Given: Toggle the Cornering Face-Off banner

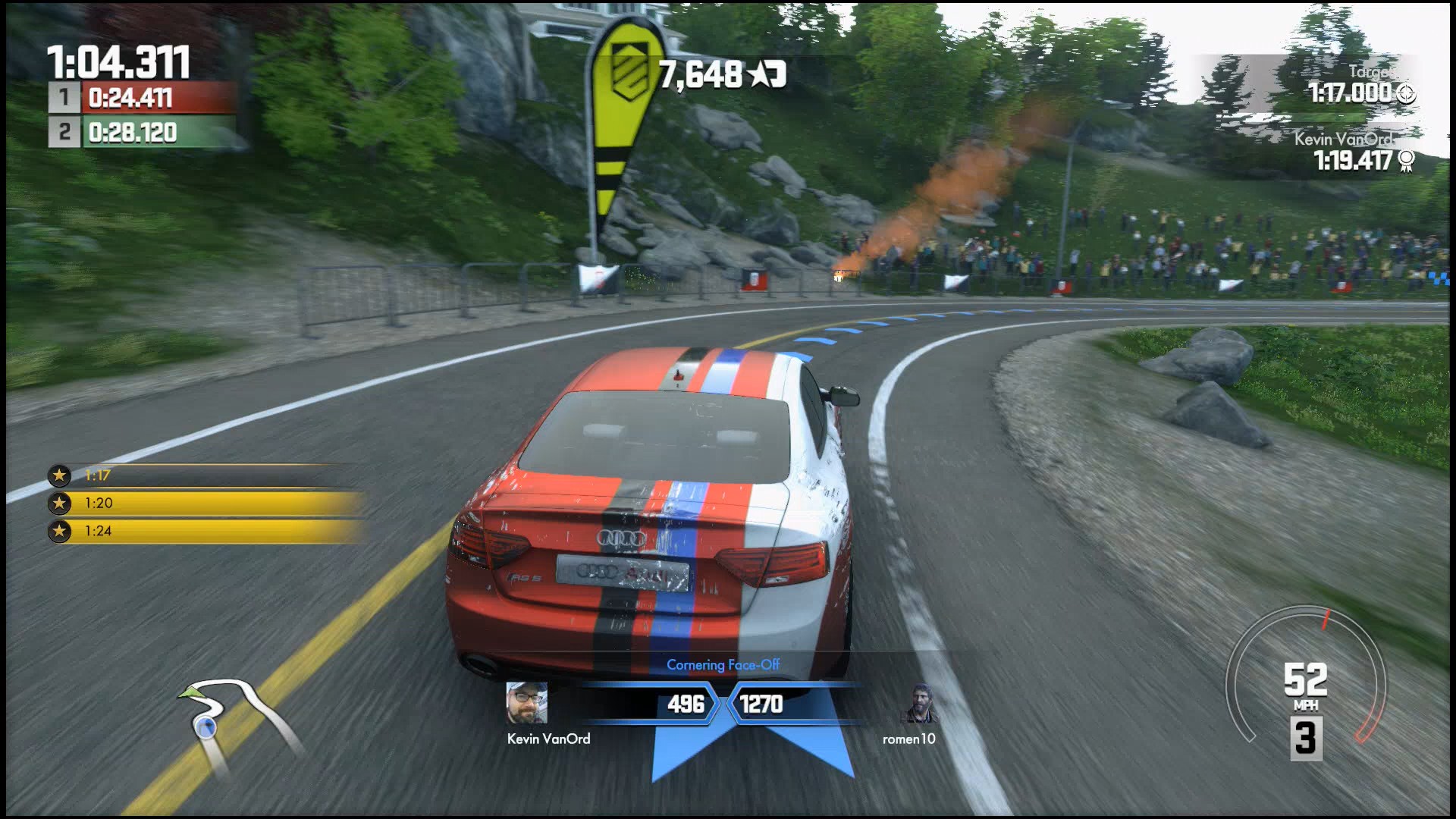Looking at the screenshot, I should tap(726, 665).
